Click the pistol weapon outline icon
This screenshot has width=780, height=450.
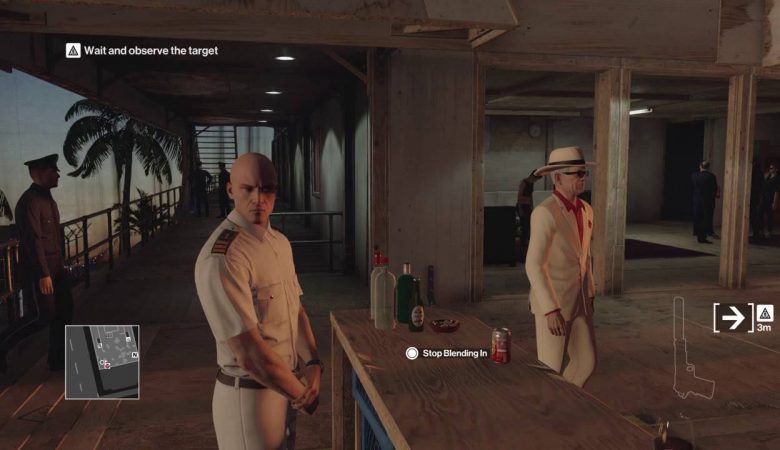(x=687, y=349)
